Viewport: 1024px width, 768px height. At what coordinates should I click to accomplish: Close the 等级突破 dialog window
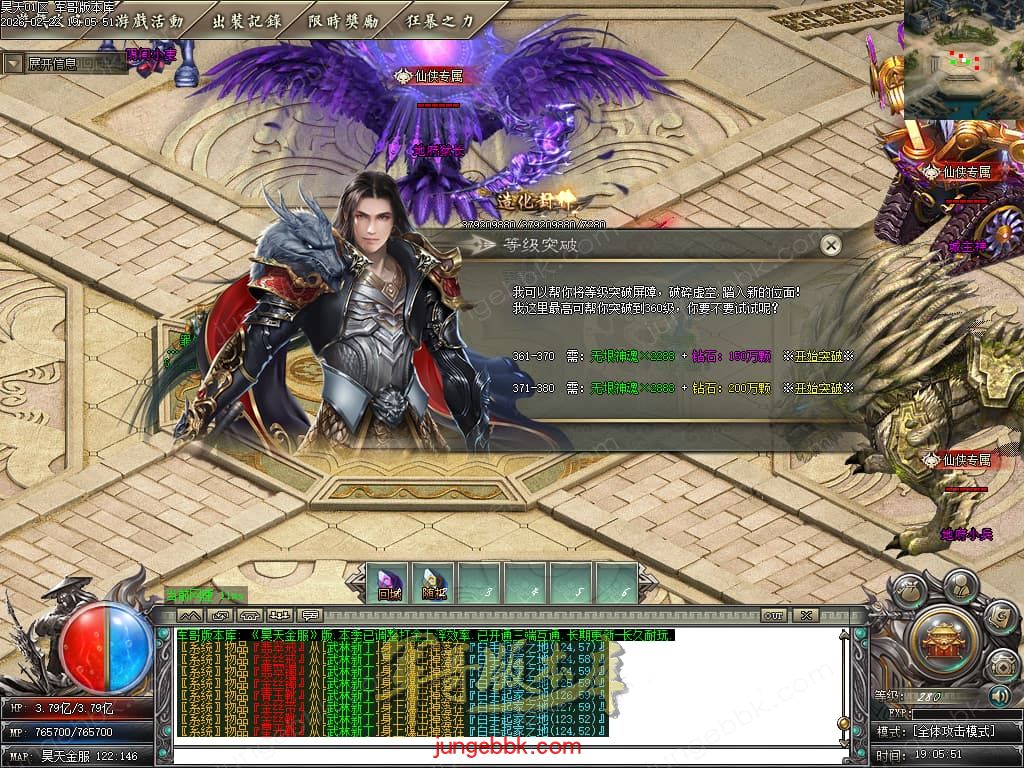(830, 245)
